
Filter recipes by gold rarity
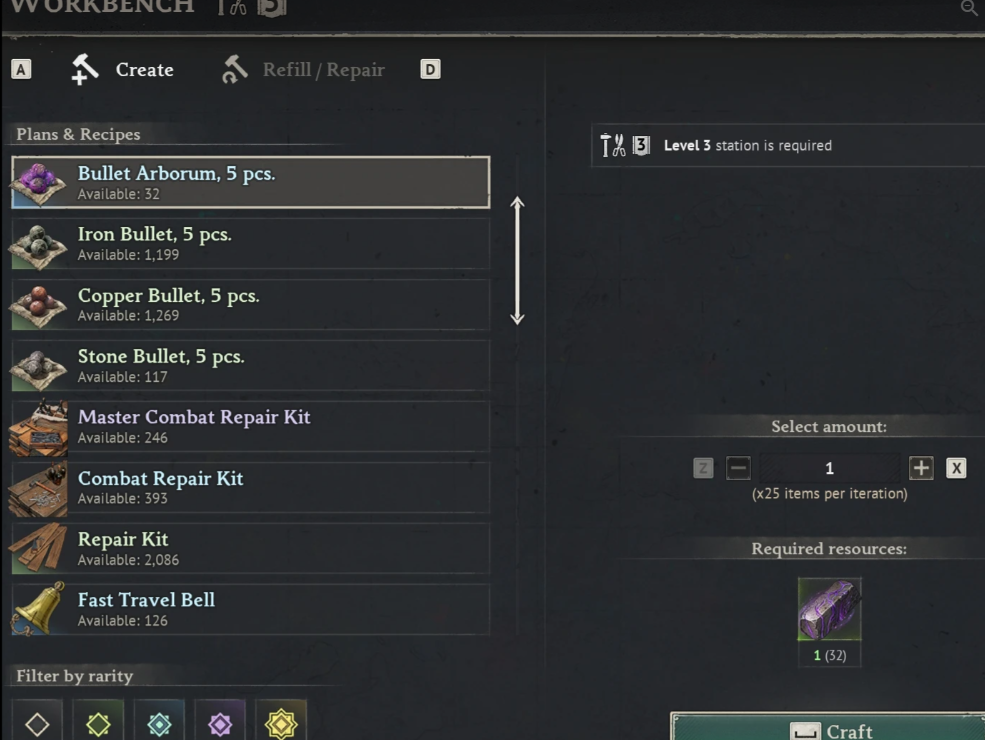[281, 723]
